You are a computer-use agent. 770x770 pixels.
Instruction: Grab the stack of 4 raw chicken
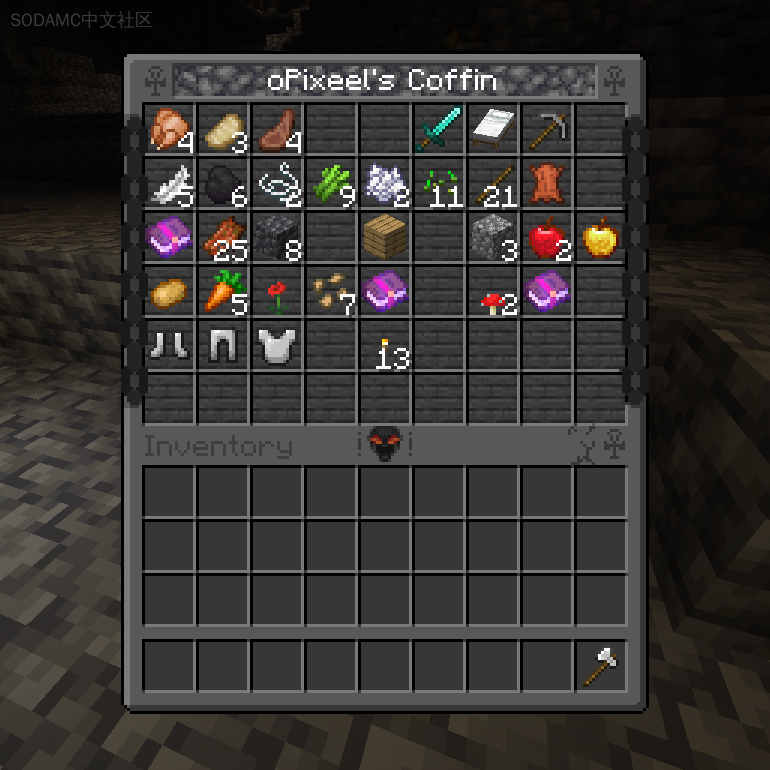[169, 129]
